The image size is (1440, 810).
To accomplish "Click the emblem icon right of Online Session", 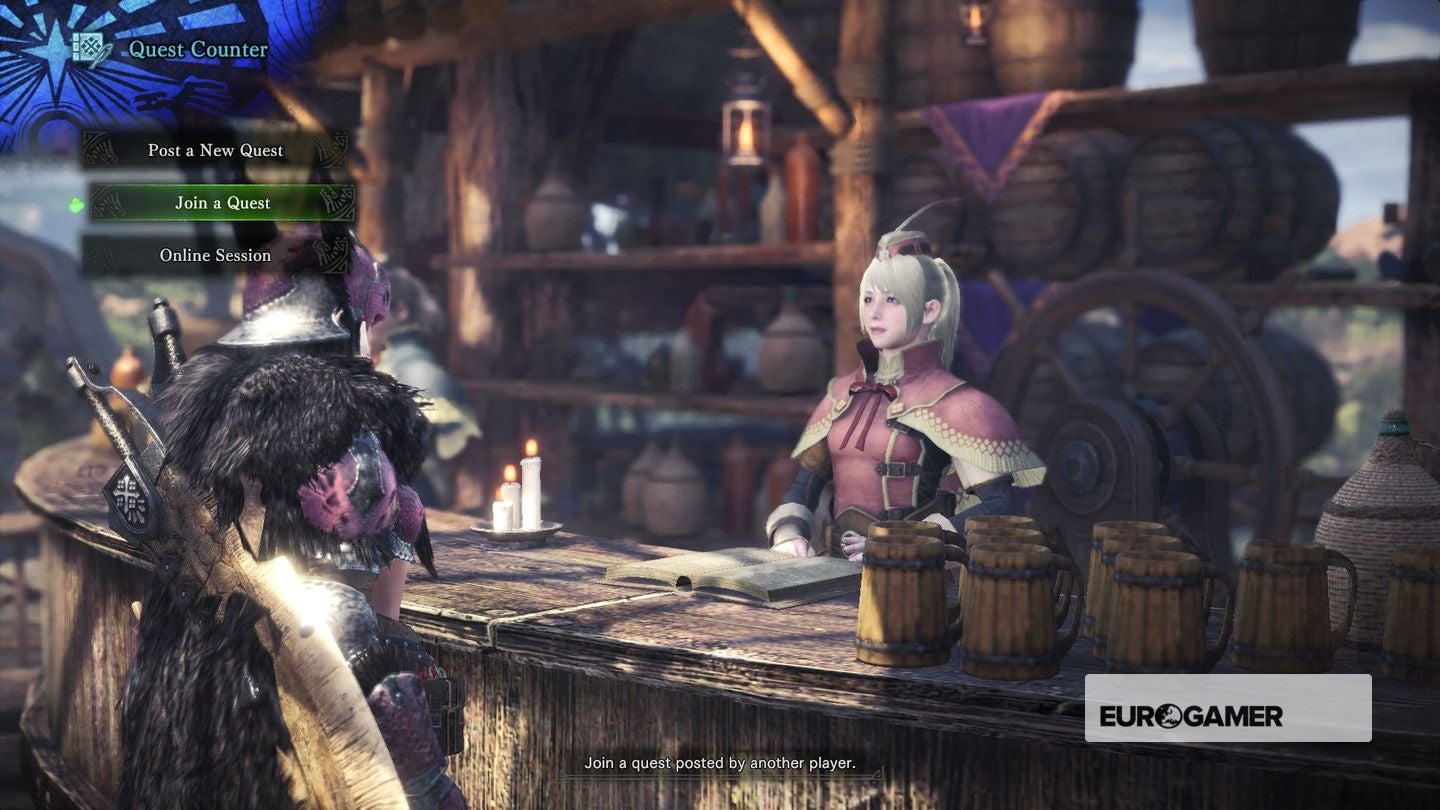I will coord(330,255).
